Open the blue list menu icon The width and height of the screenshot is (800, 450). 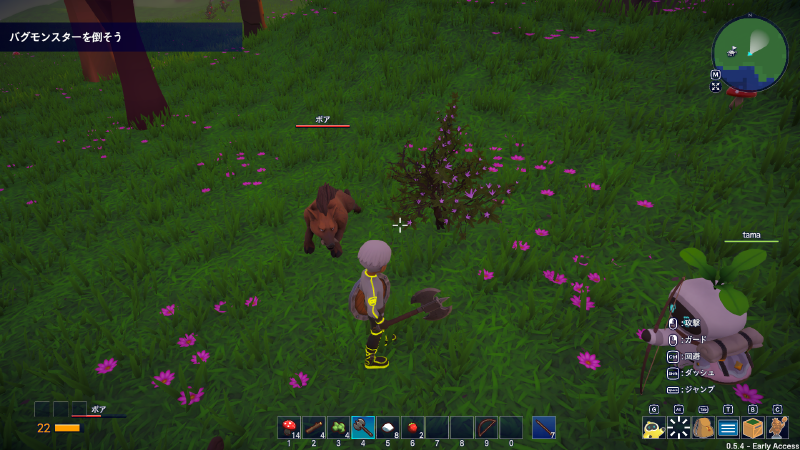pos(728,428)
